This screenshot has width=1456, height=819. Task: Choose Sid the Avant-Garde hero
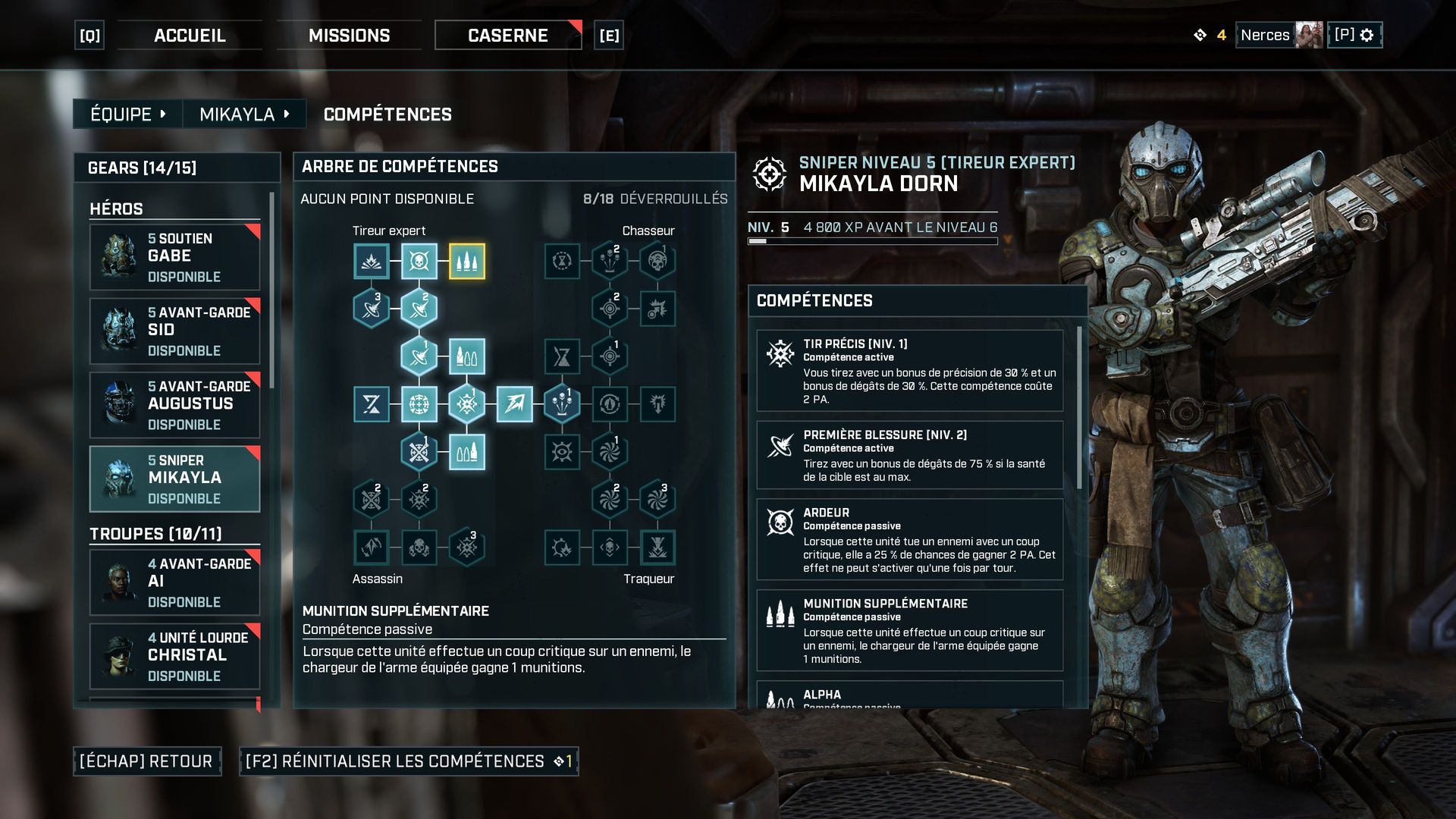tap(175, 331)
